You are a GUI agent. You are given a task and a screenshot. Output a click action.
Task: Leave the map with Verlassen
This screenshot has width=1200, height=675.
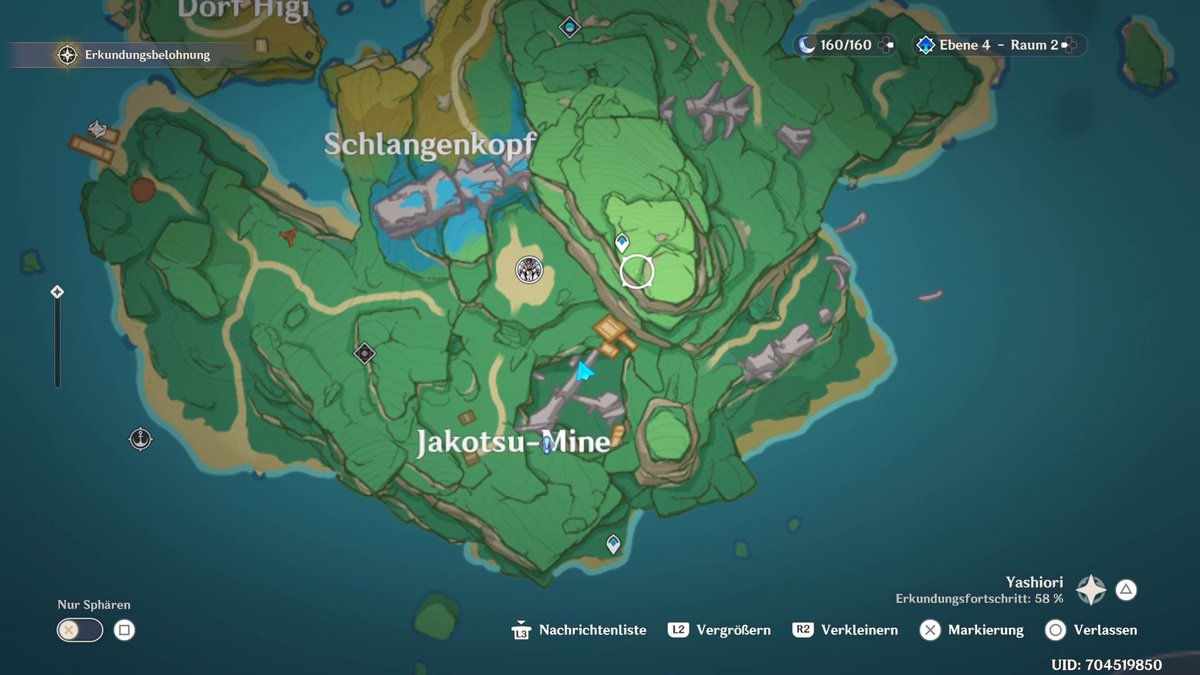(1091, 630)
